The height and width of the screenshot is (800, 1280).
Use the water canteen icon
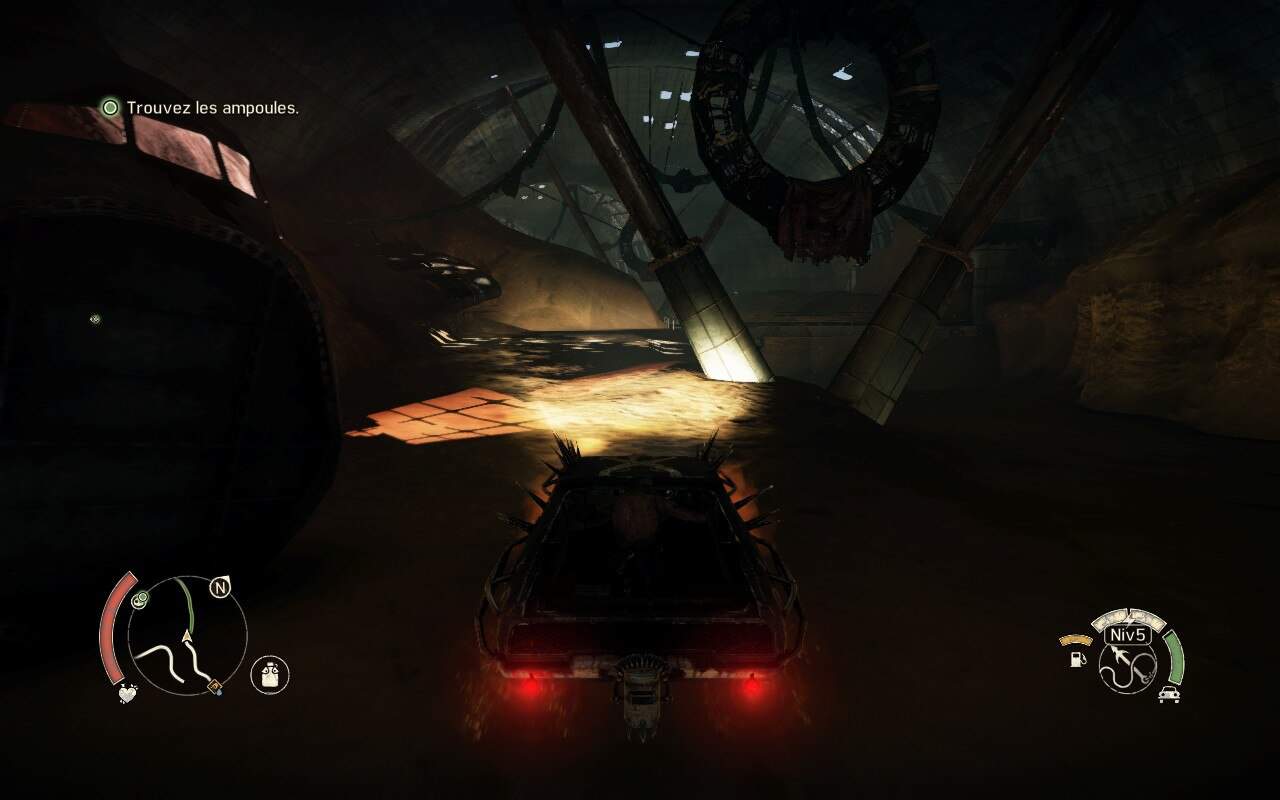269,675
